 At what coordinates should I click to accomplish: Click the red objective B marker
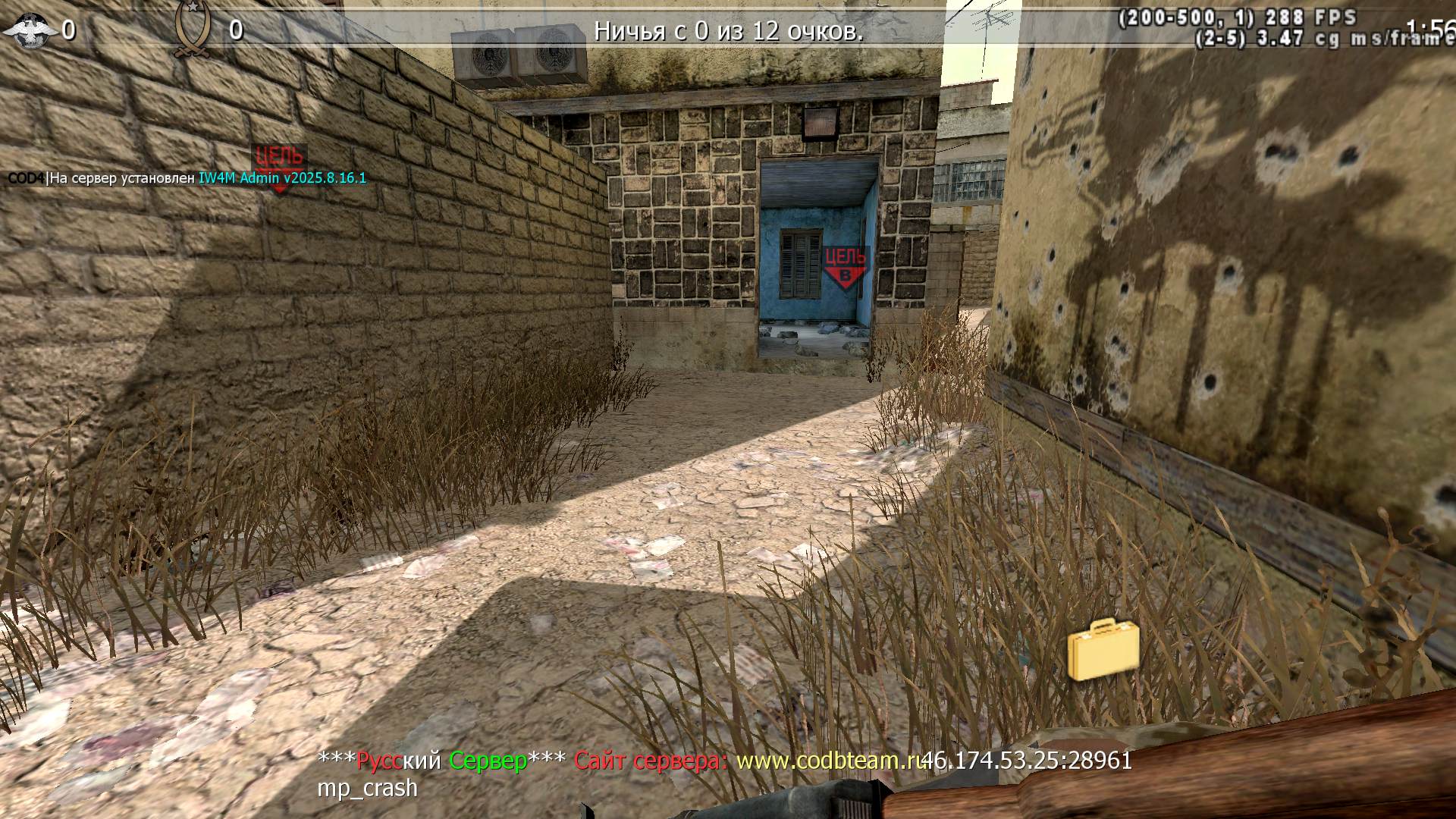coord(845,268)
